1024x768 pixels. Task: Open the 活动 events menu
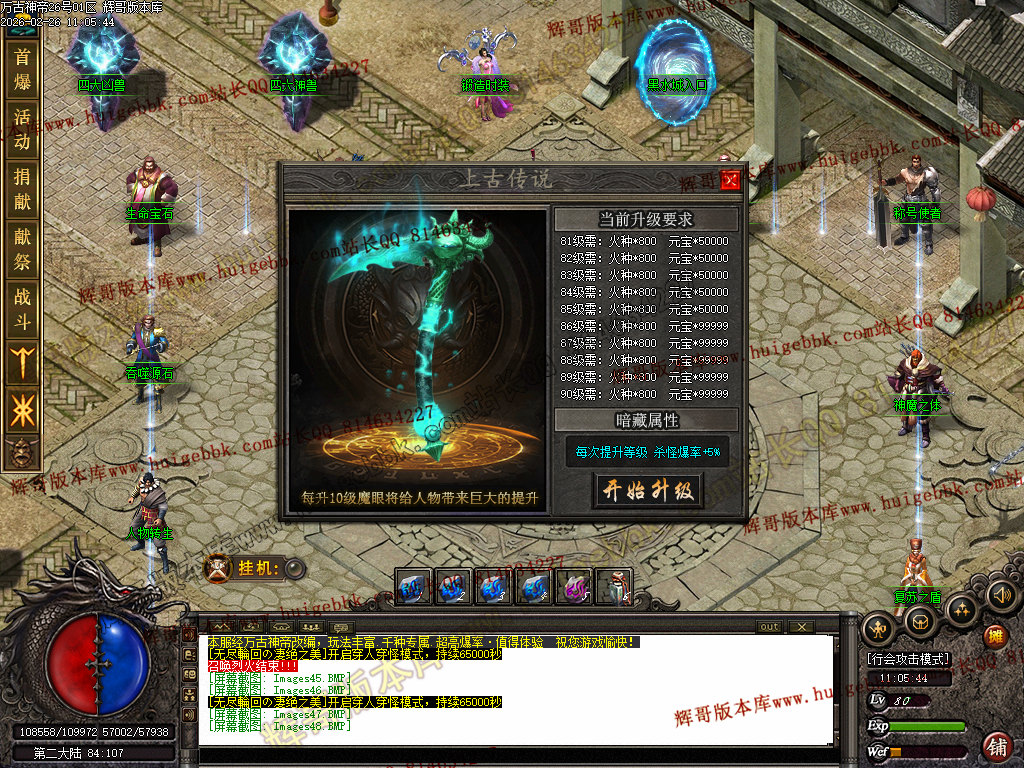22,129
